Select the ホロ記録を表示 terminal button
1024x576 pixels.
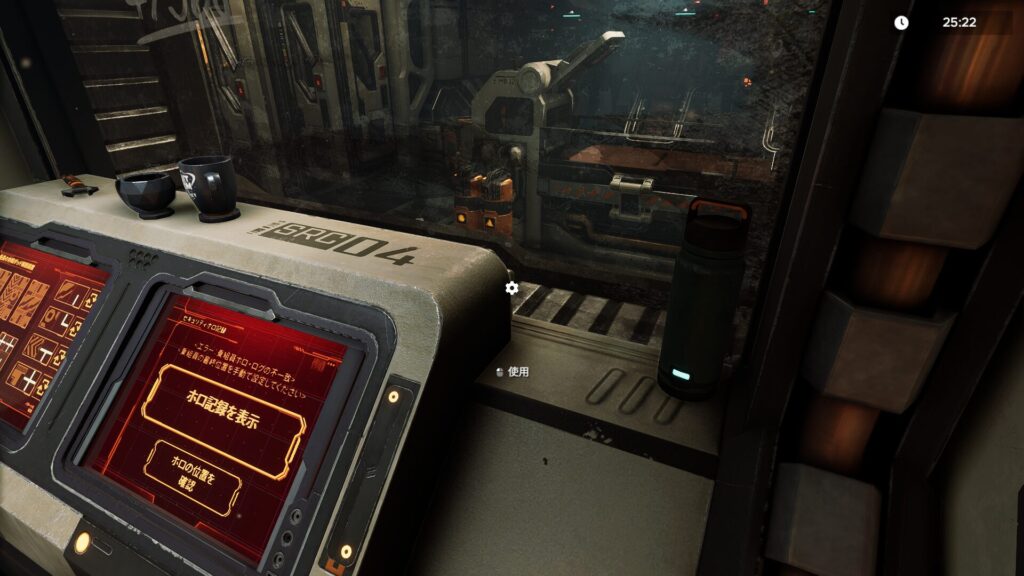tap(222, 410)
